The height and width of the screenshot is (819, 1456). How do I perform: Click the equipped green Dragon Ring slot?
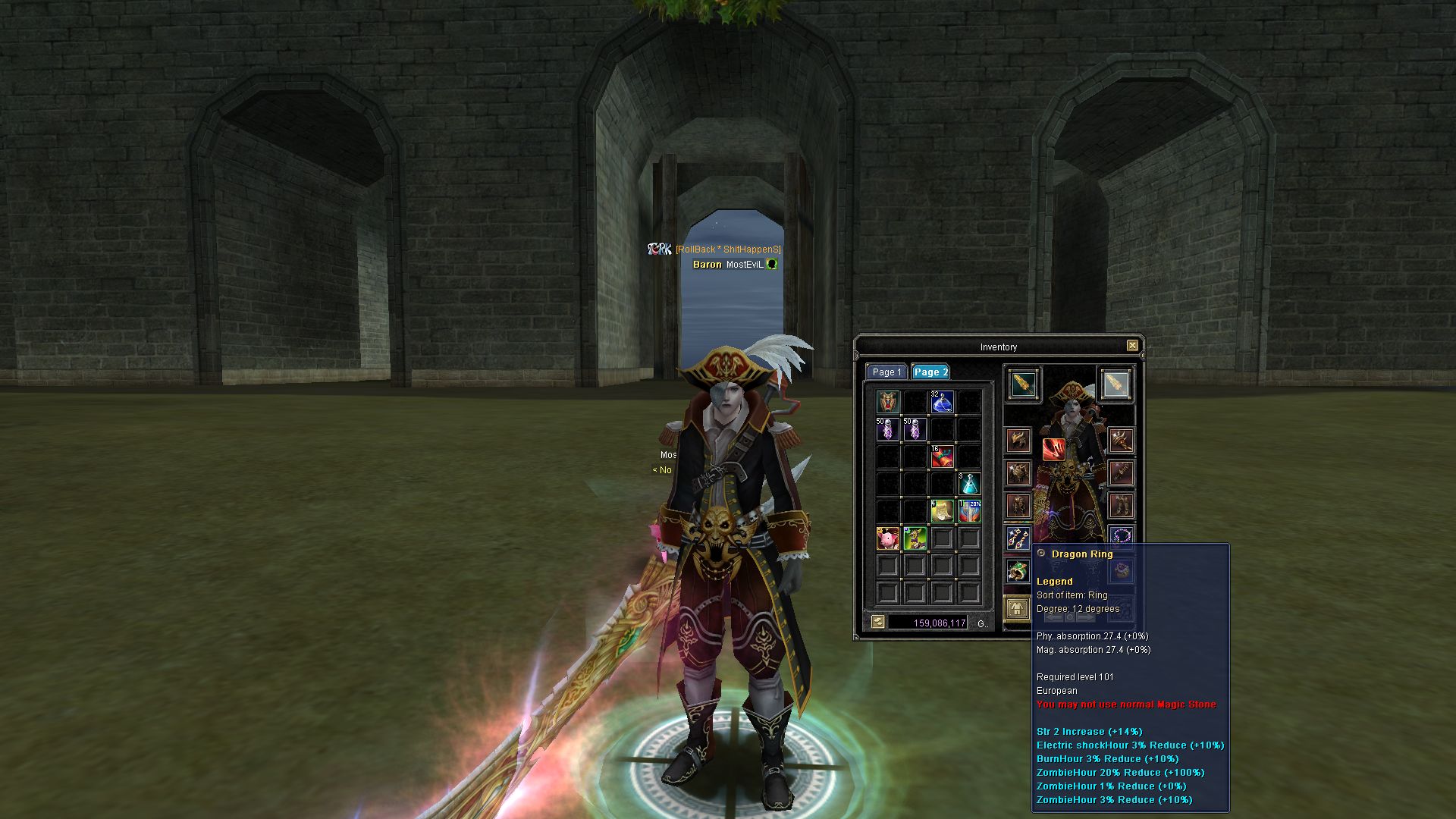pyautogui.click(x=1018, y=570)
